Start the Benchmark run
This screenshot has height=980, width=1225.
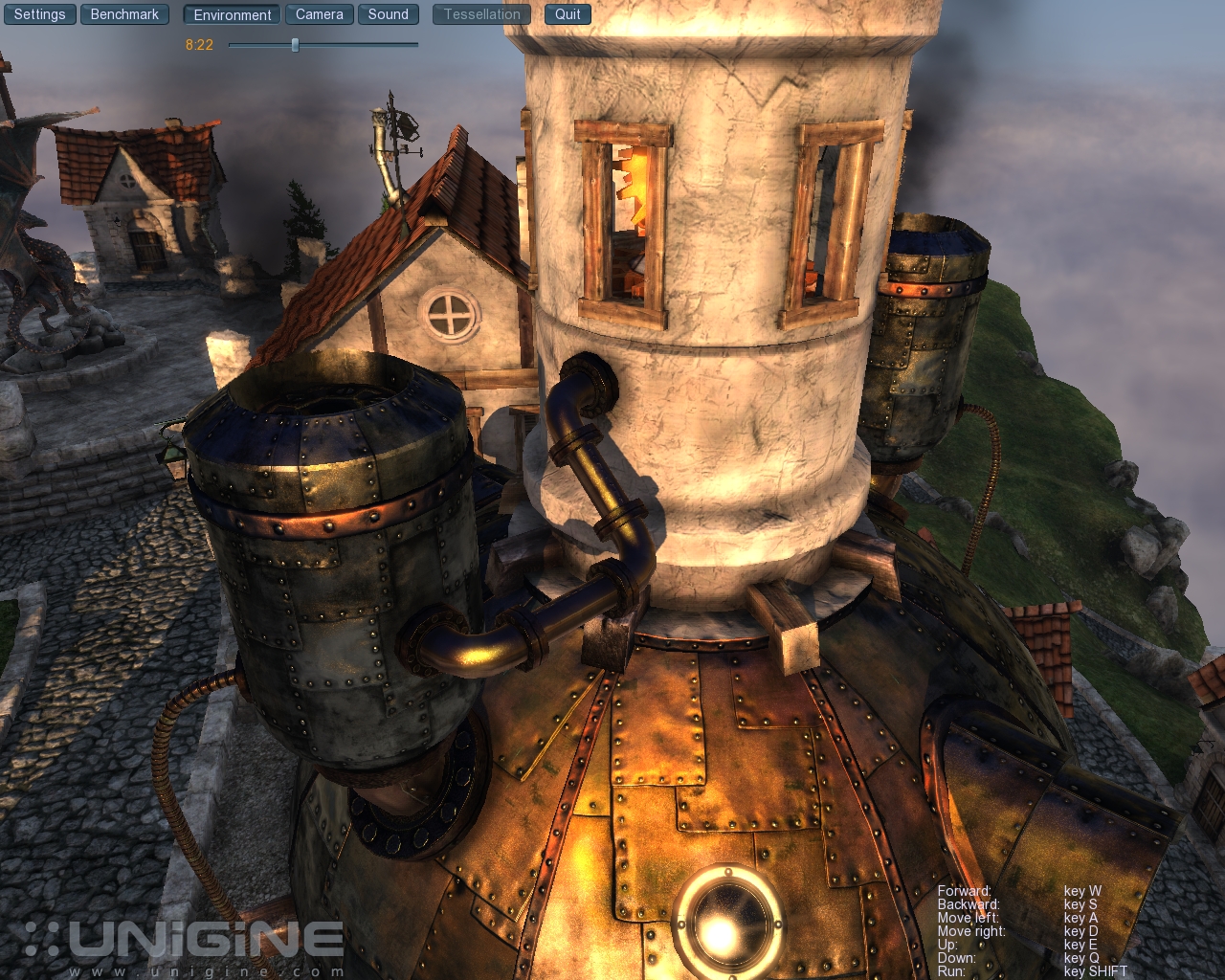(x=124, y=14)
